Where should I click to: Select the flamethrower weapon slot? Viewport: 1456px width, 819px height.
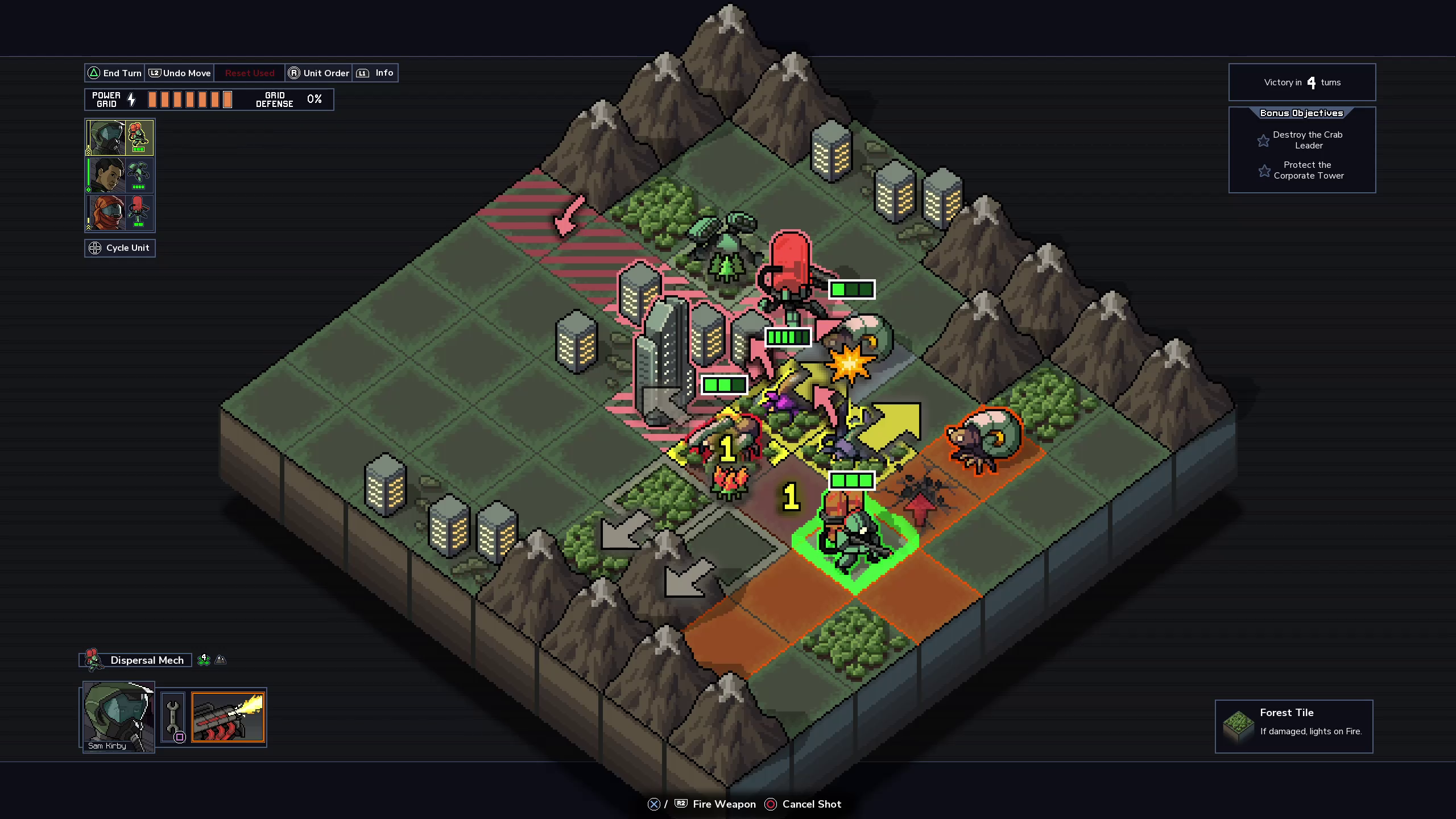tap(228, 717)
